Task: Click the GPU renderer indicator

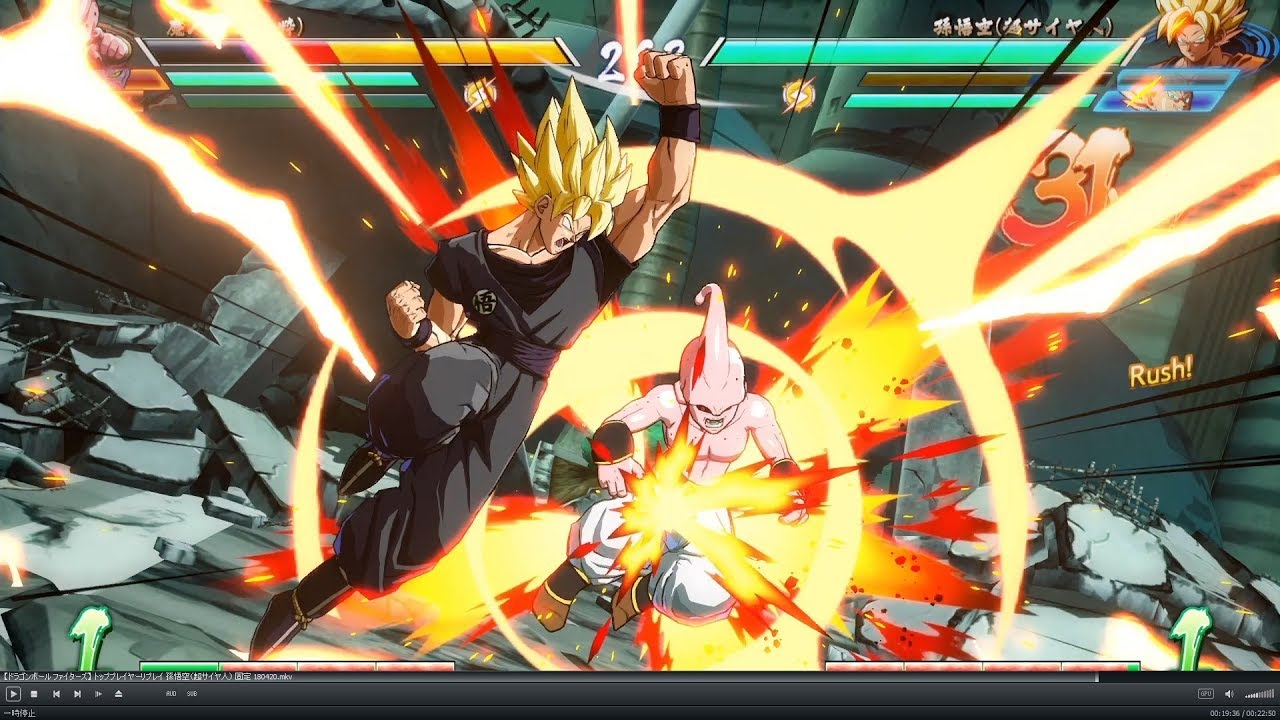Action: 1205,693
